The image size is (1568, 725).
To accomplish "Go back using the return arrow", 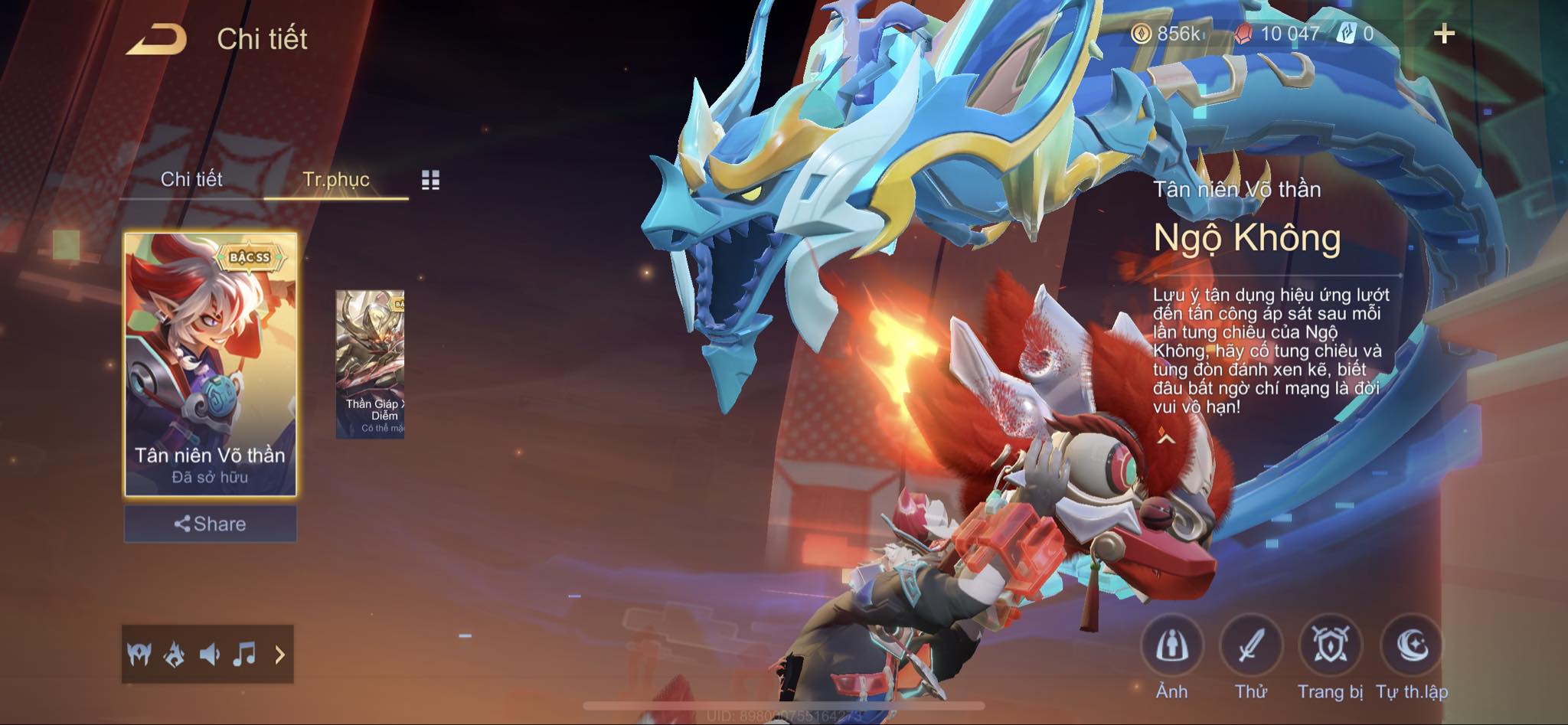I will point(157,39).
